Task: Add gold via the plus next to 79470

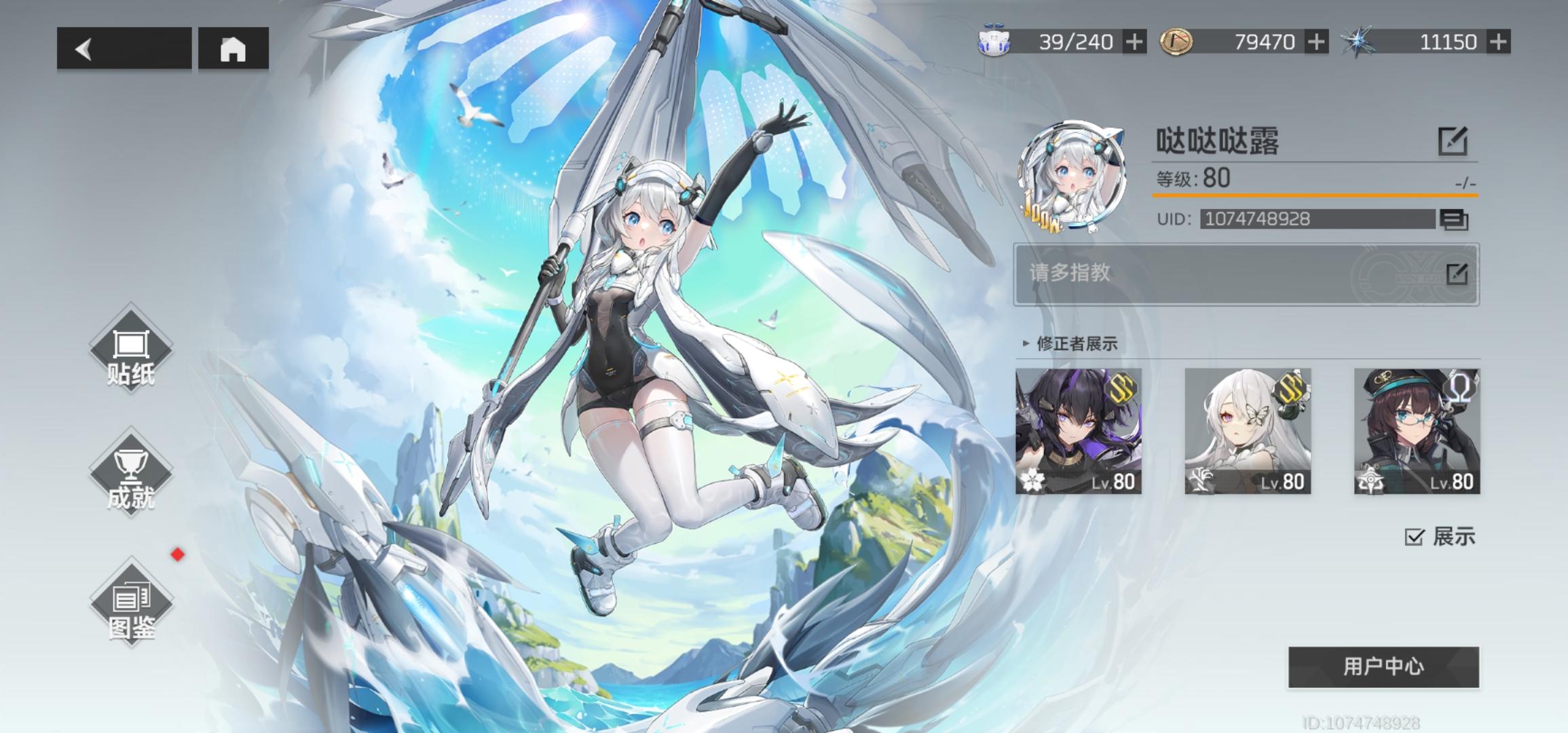Action: tap(1318, 41)
